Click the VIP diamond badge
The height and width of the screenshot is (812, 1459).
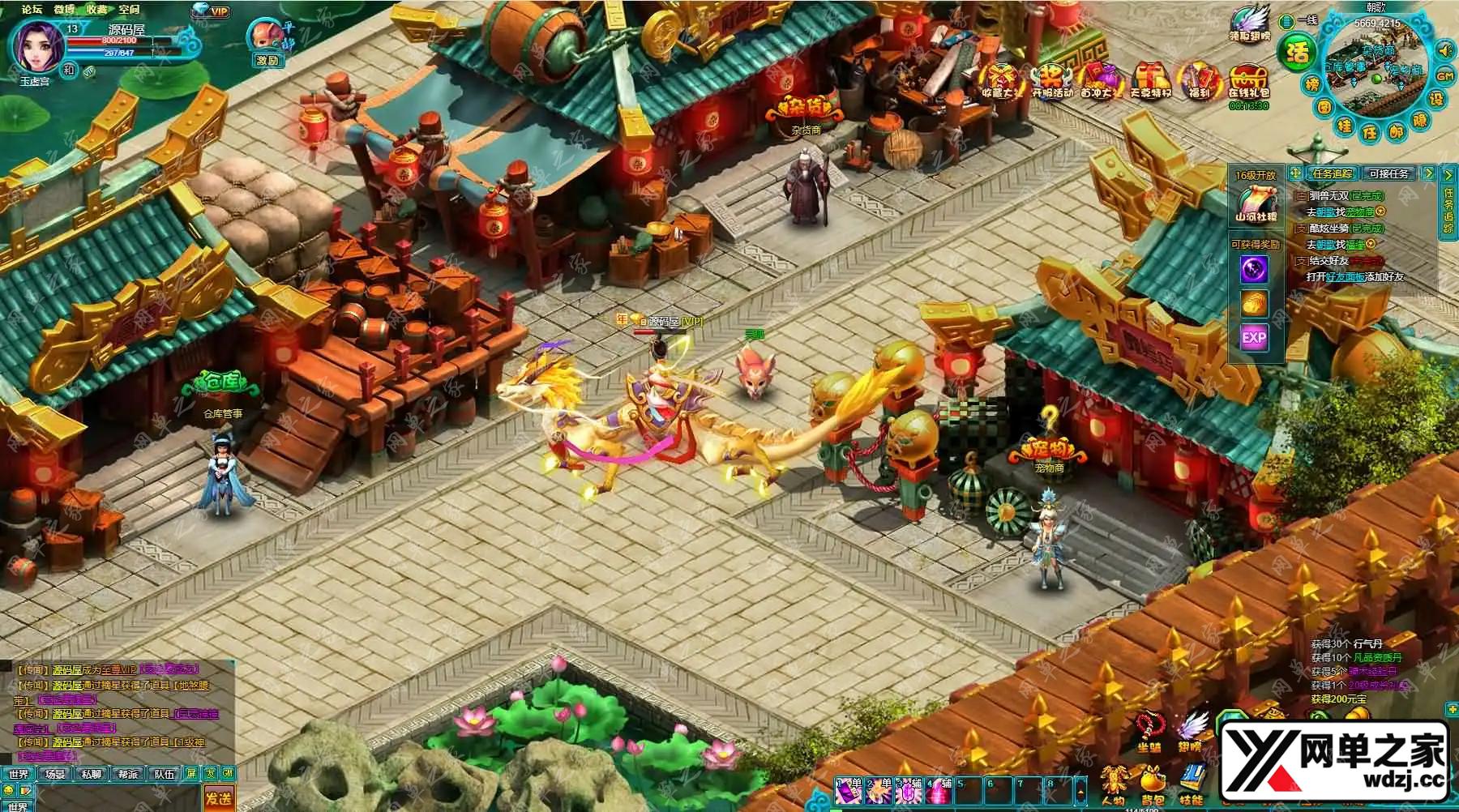coord(212,11)
